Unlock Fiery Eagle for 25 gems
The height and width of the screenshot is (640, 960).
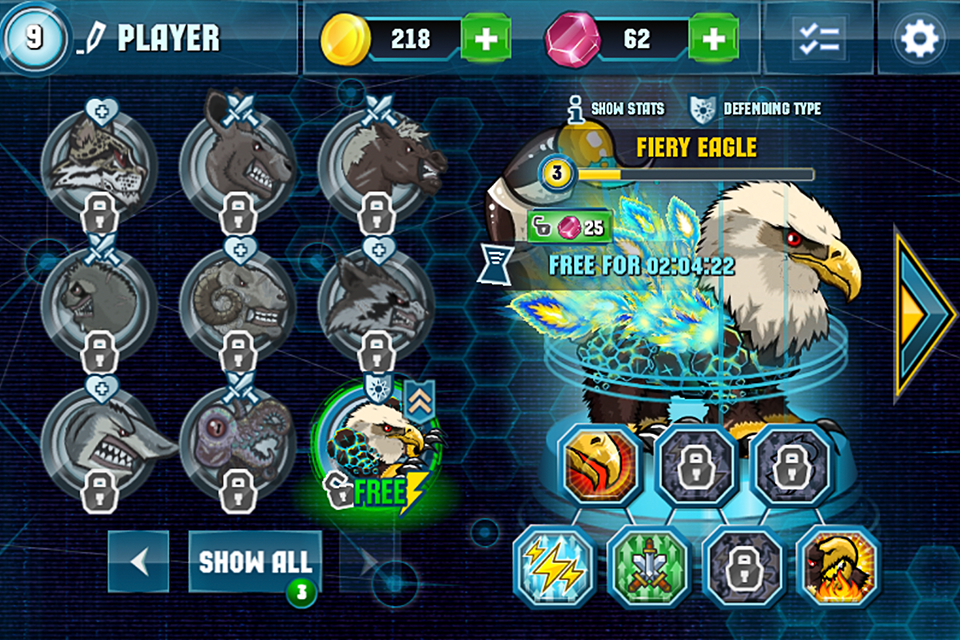click(569, 226)
